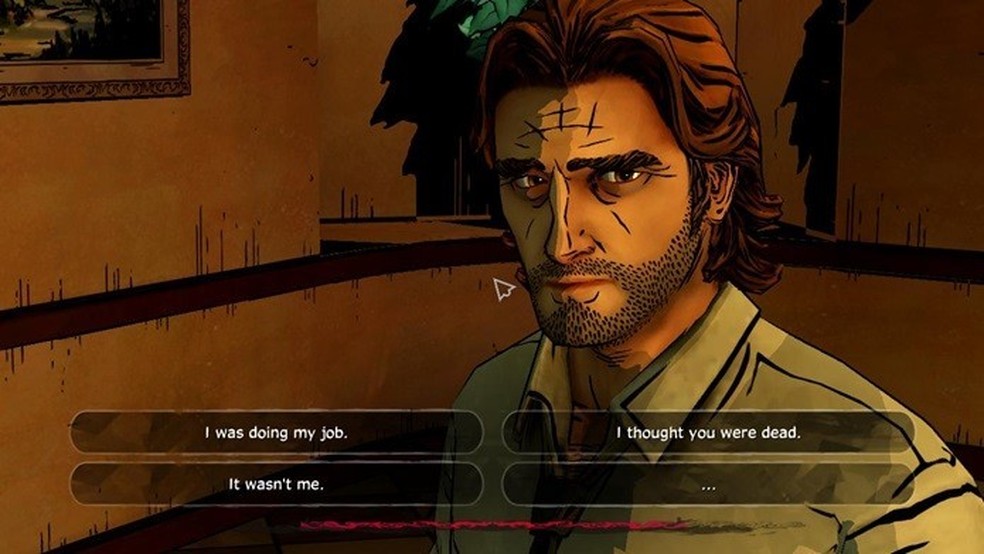Viewport: 984px width, 554px height.
Task: Answer with "It wasn't me."
Action: tap(276, 484)
